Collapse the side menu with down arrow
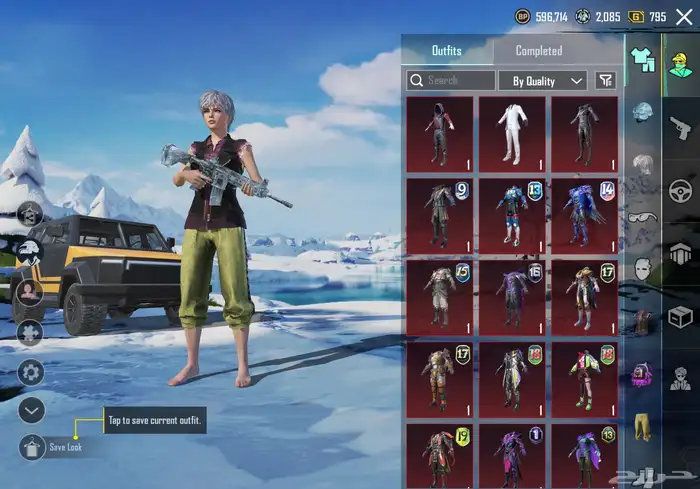The height and width of the screenshot is (489, 700). coord(31,409)
